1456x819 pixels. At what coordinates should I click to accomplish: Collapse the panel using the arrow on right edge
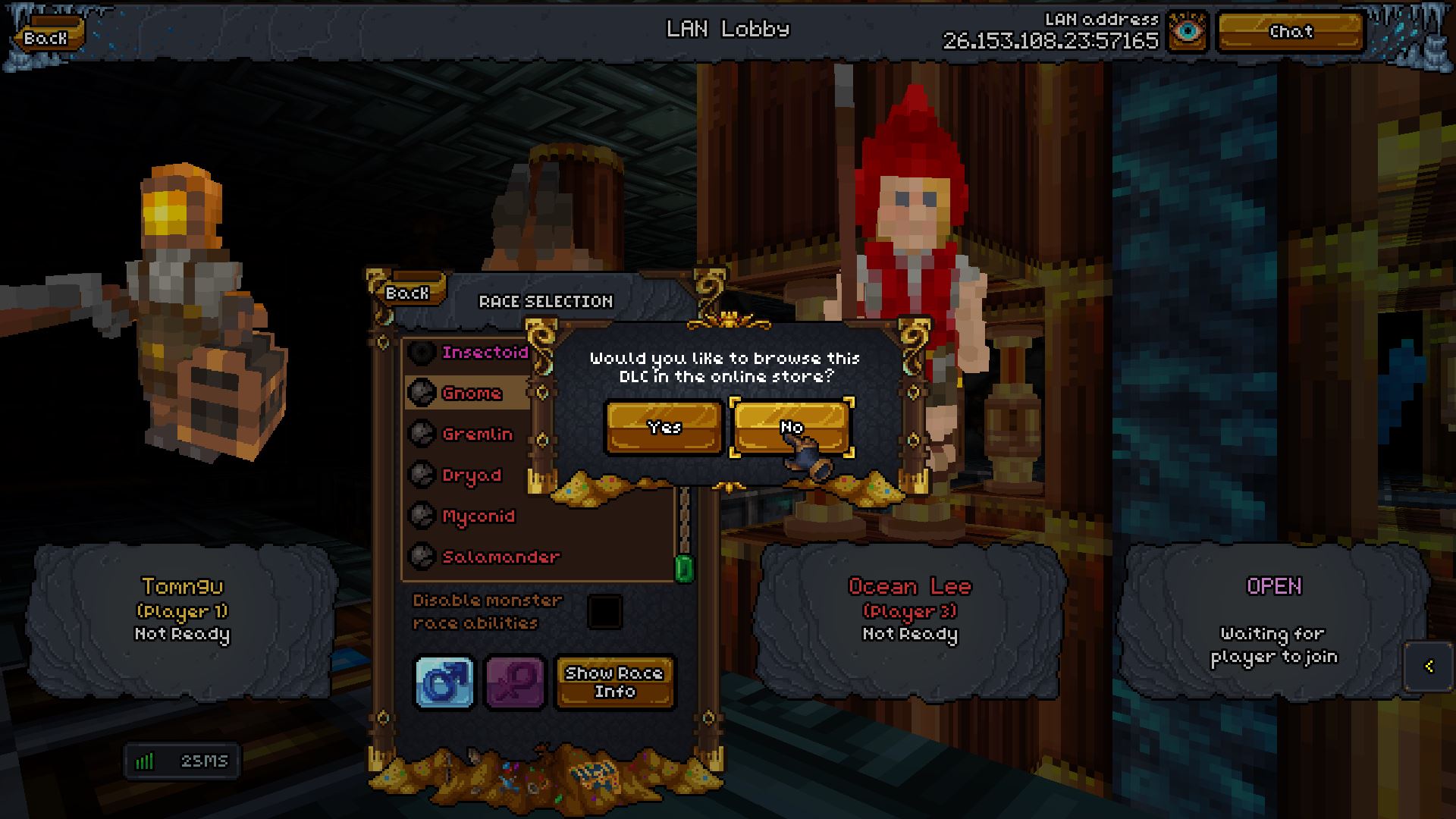click(x=1429, y=667)
